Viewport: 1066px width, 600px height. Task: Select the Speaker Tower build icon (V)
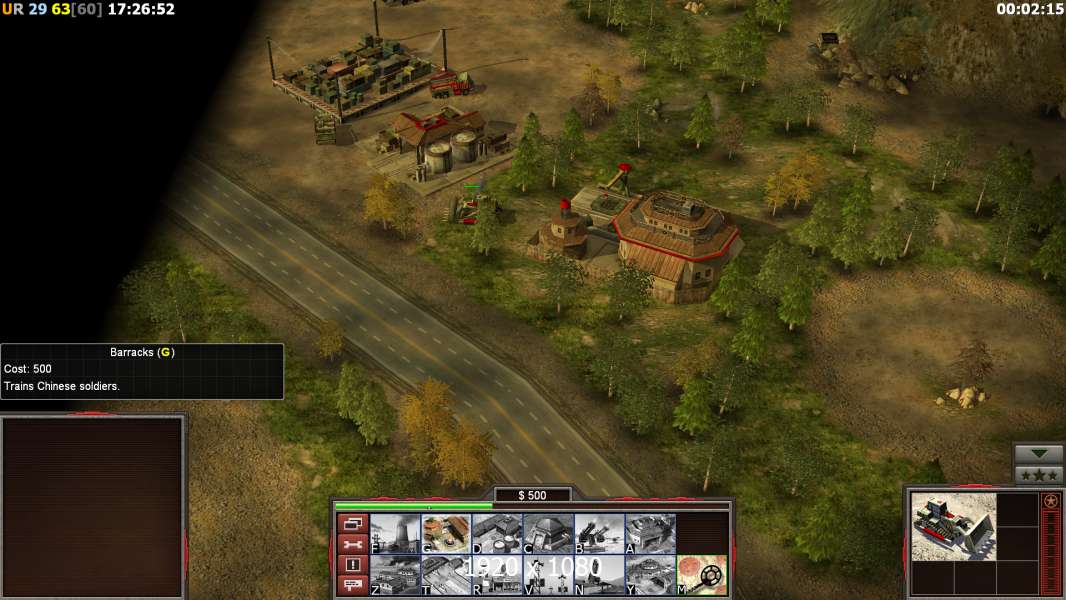548,575
